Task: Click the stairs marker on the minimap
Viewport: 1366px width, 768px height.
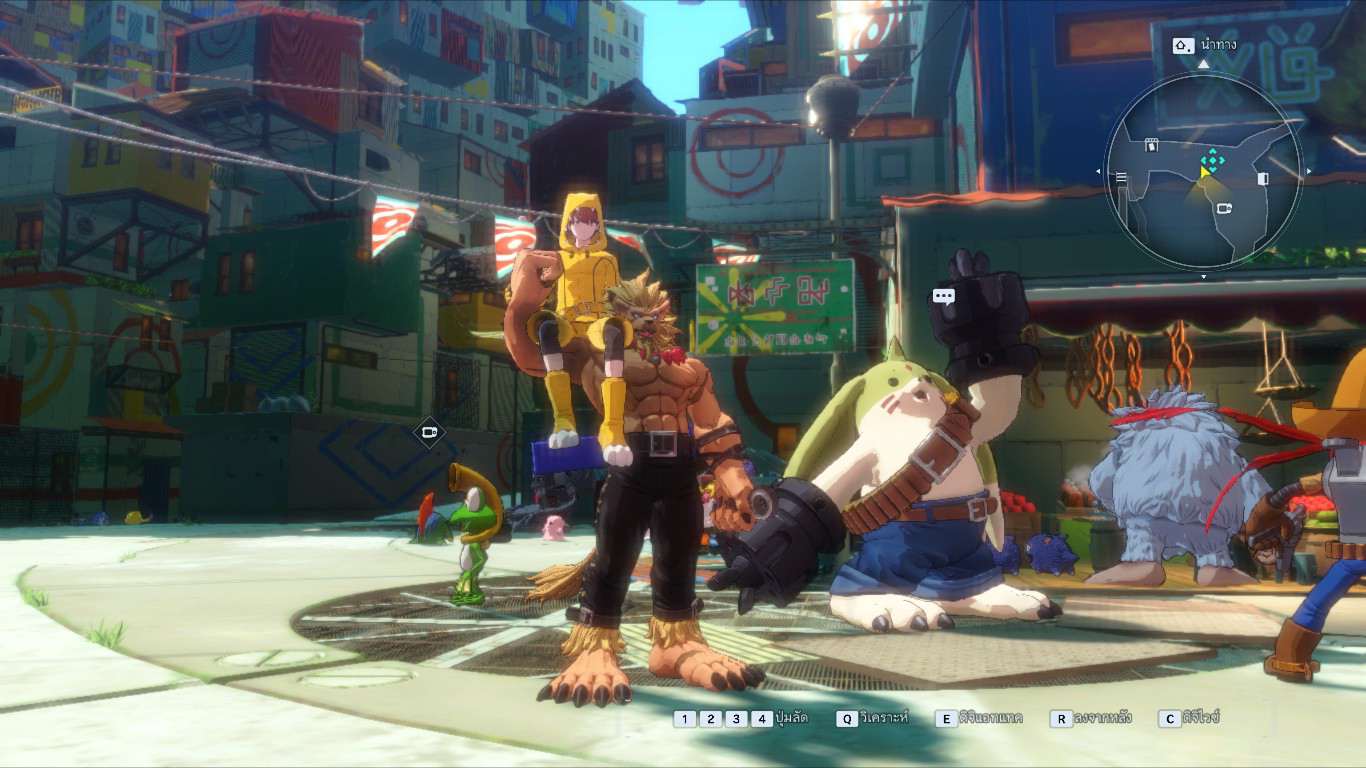Action: (1121, 178)
